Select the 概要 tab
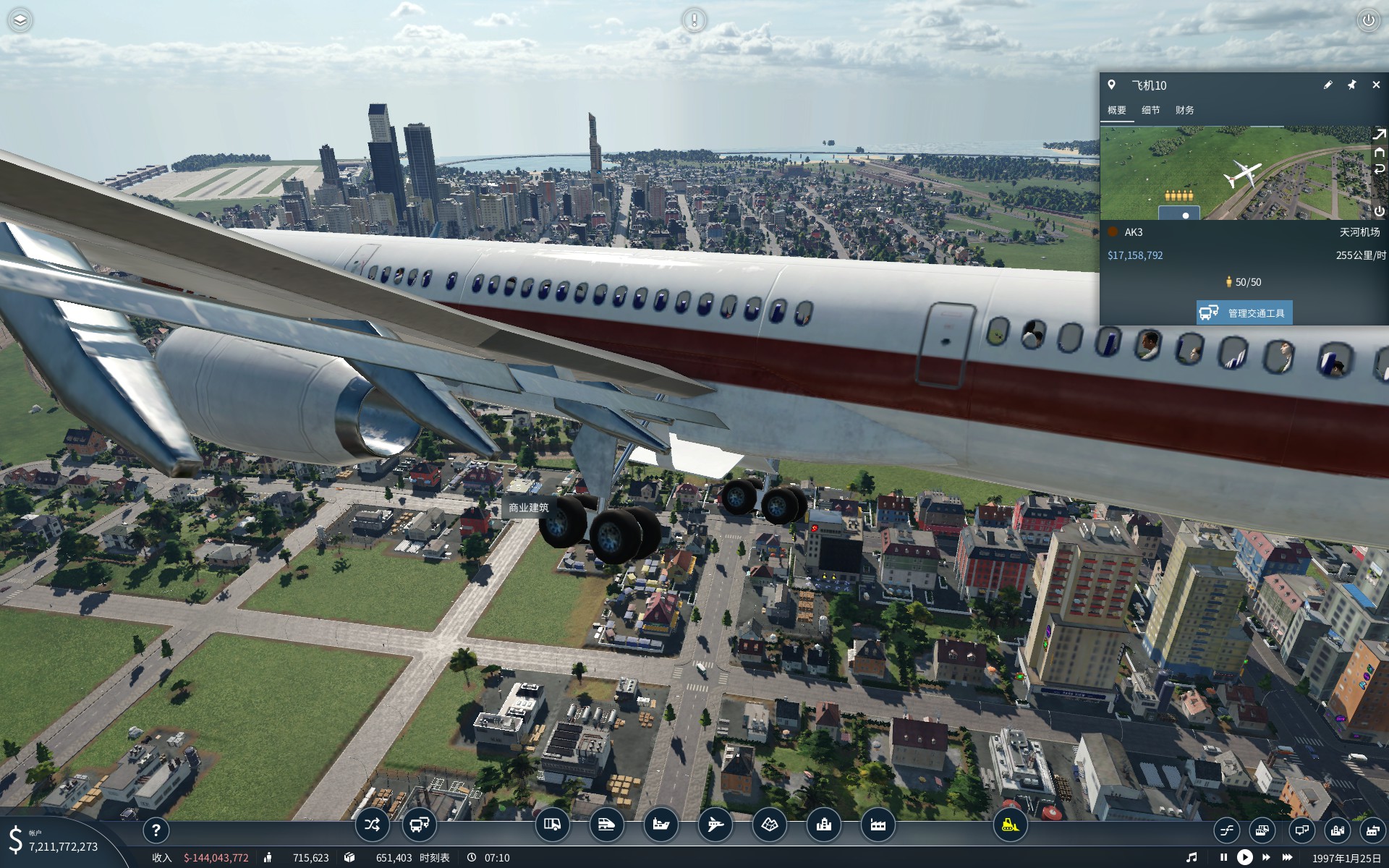Viewport: 1389px width, 868px height. (x=1117, y=111)
